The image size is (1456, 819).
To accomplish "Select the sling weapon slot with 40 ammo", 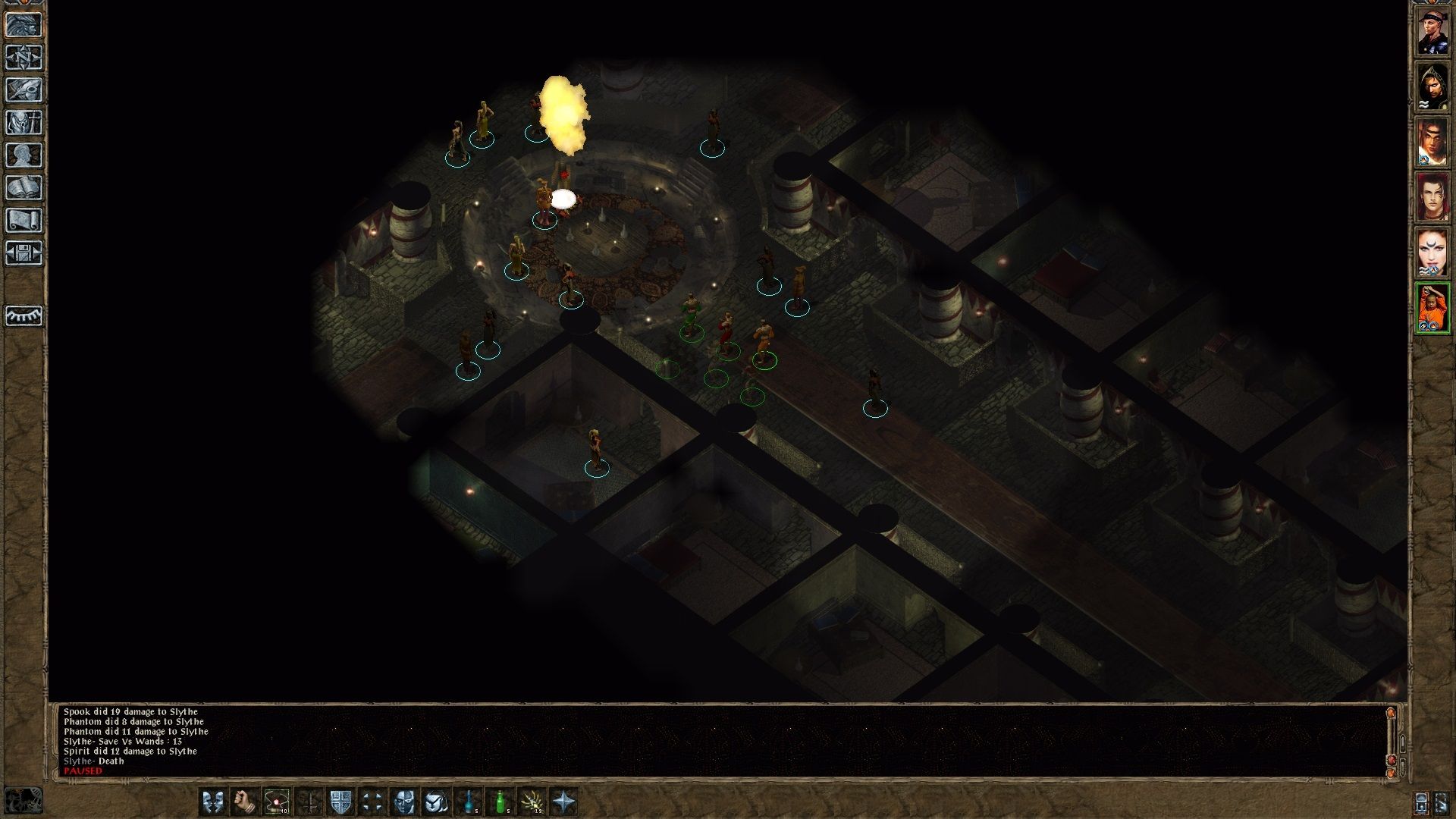I will coord(277,801).
